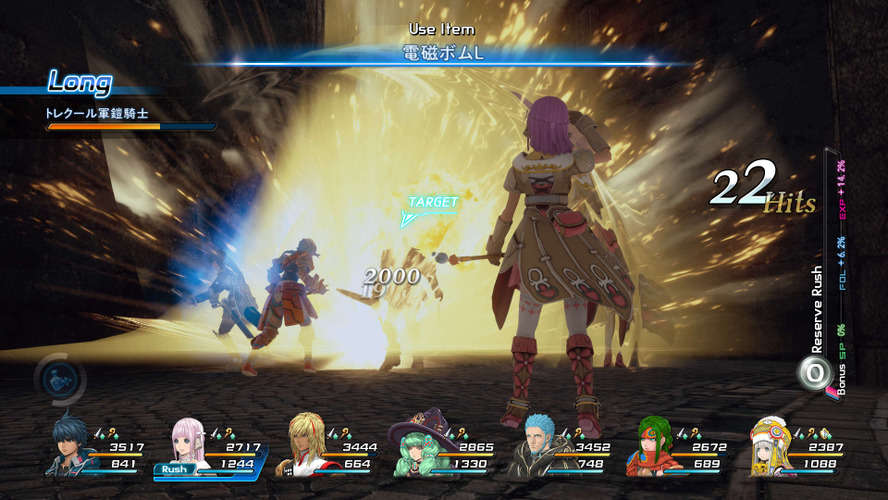Screen dimensions: 888x500
Task: Pick the green-haired witch hat Fiore portrait
Action: click(416, 447)
